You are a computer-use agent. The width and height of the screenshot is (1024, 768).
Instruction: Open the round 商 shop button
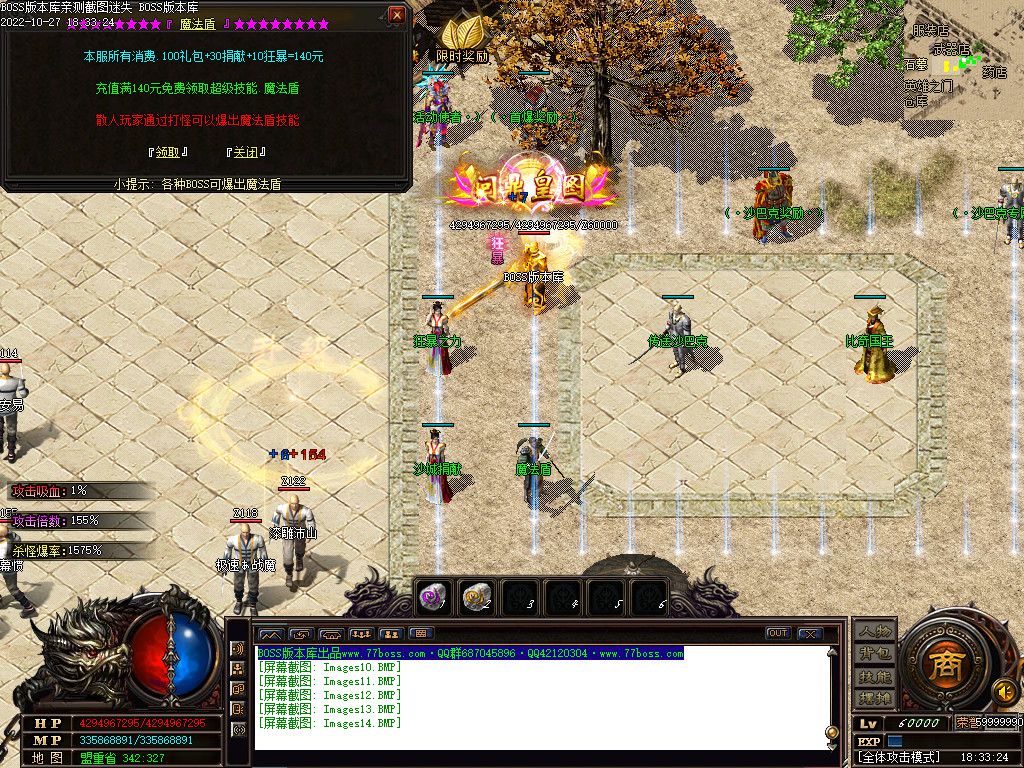click(940, 665)
